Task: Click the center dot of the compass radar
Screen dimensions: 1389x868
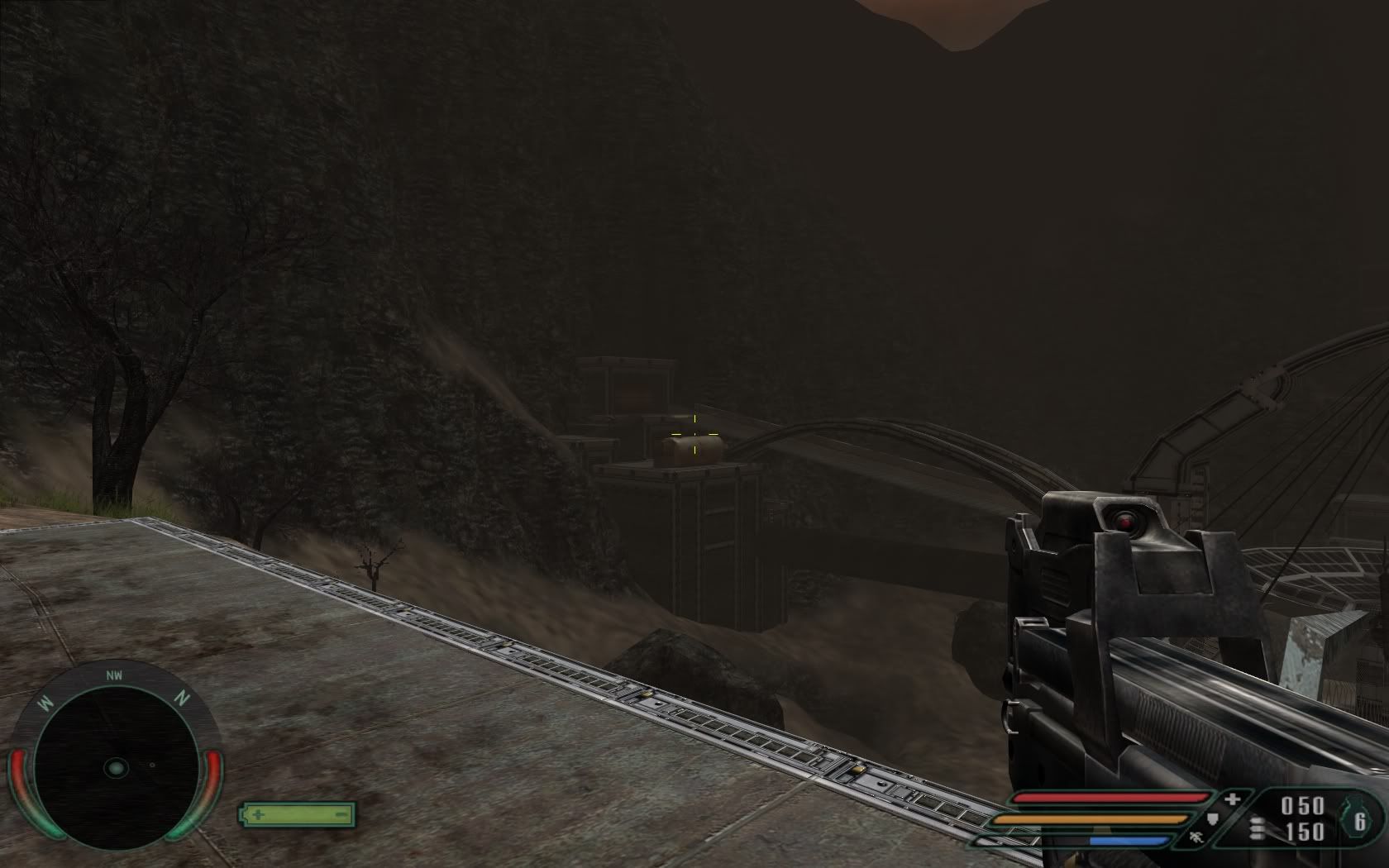Action: [x=116, y=768]
